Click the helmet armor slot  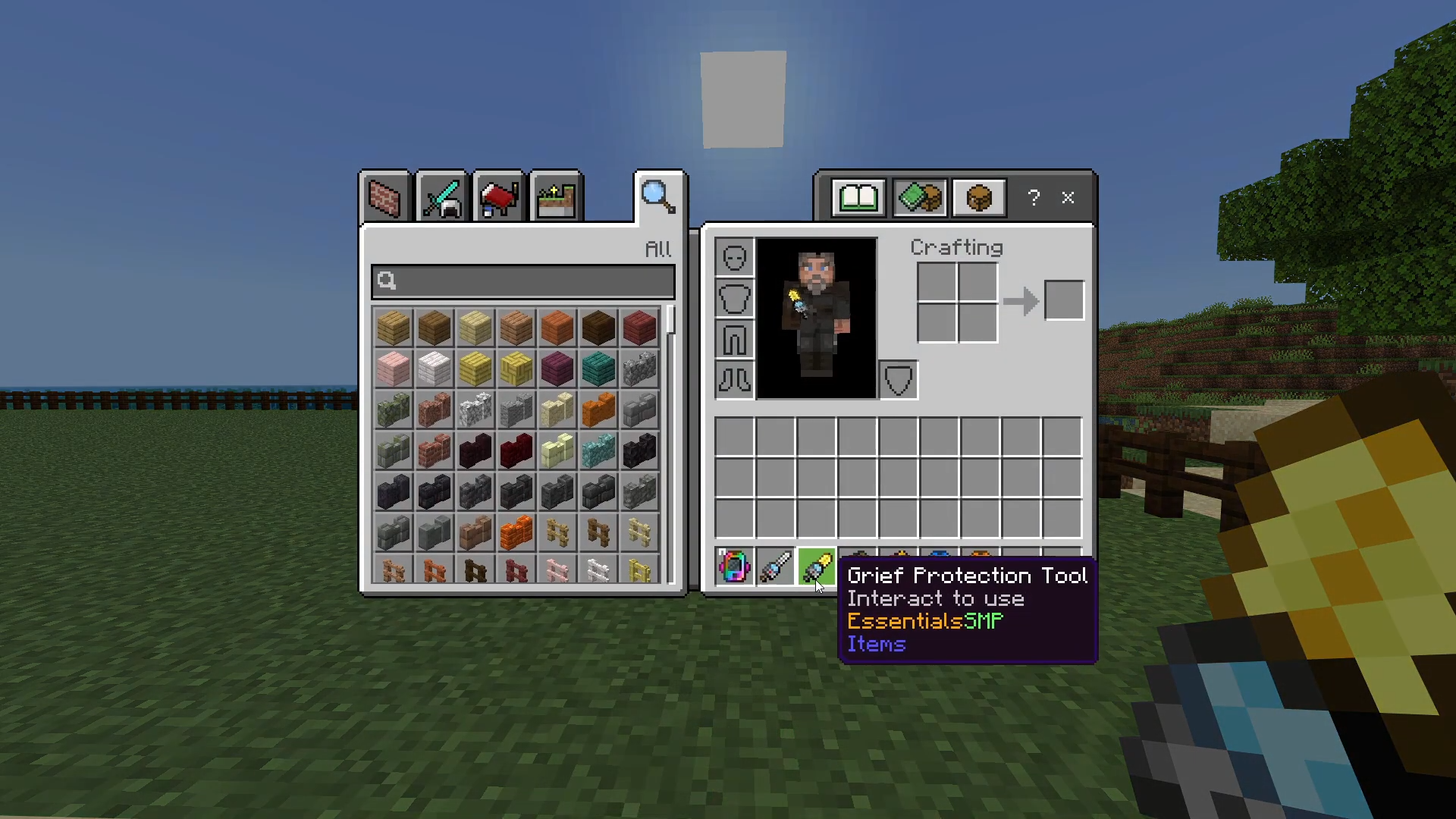pyautogui.click(x=733, y=256)
